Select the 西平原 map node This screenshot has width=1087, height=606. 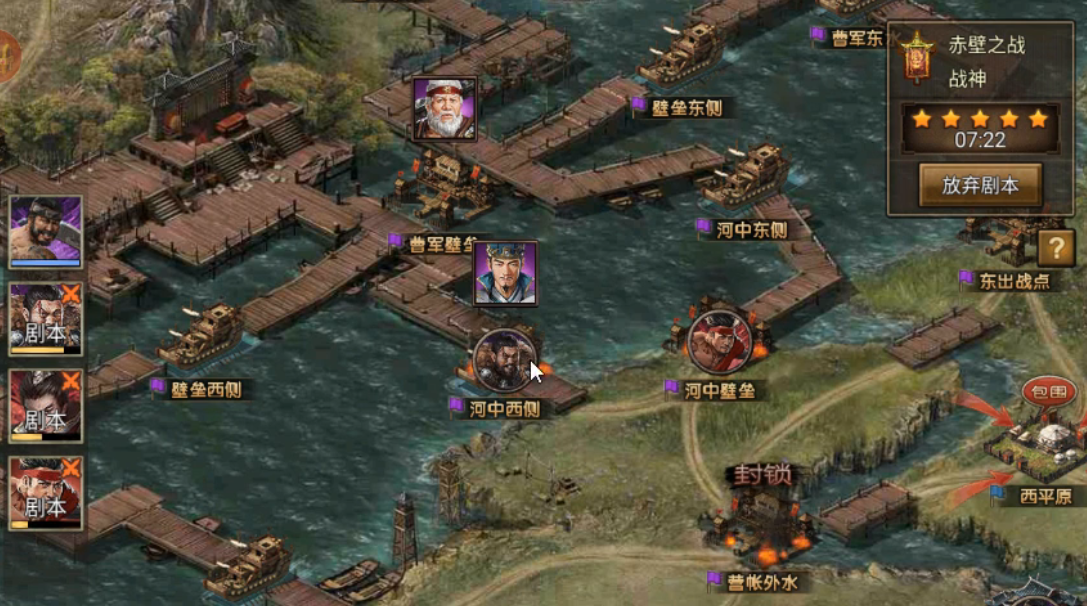1044,496
